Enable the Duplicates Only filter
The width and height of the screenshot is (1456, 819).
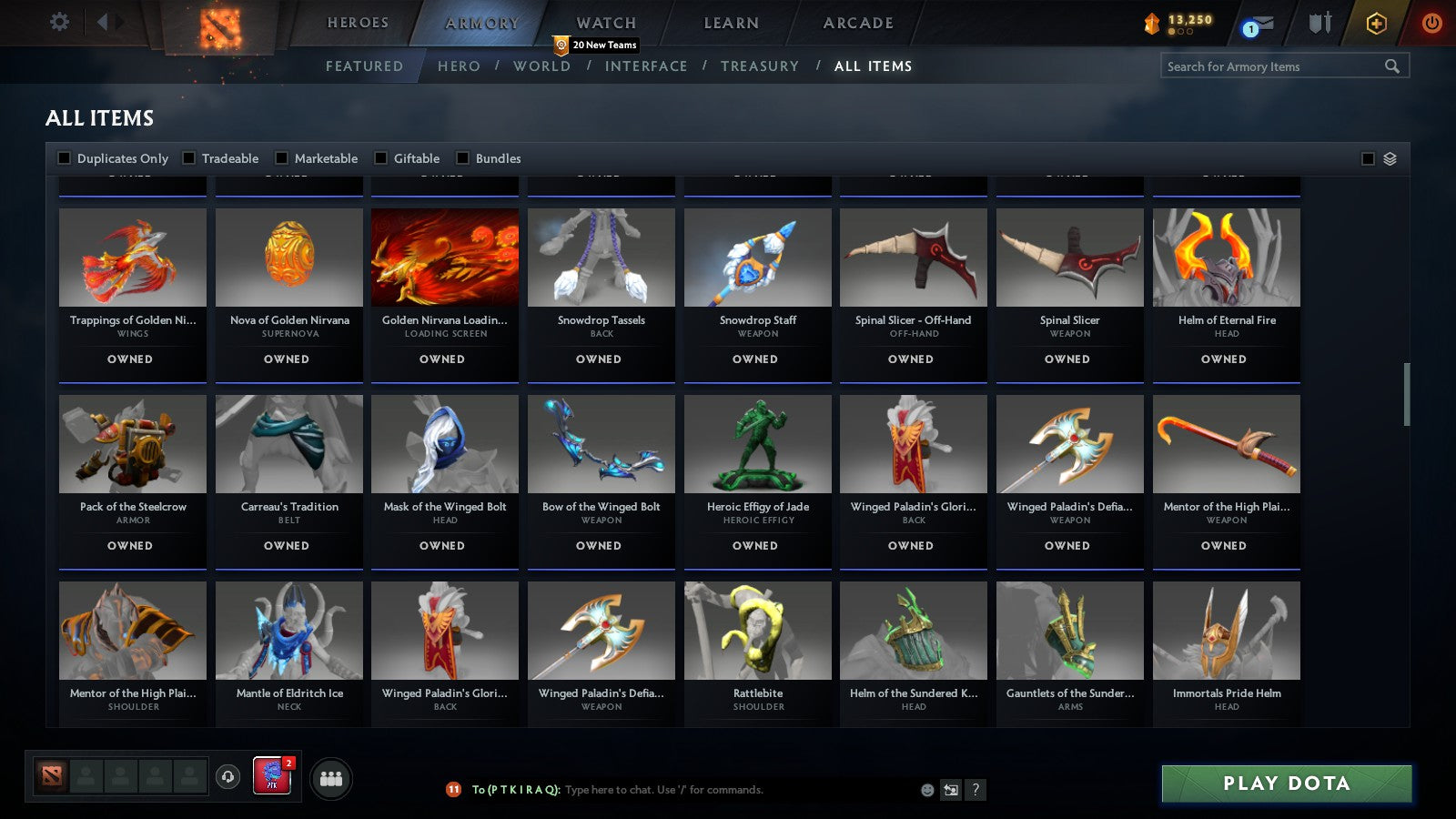[x=65, y=157]
